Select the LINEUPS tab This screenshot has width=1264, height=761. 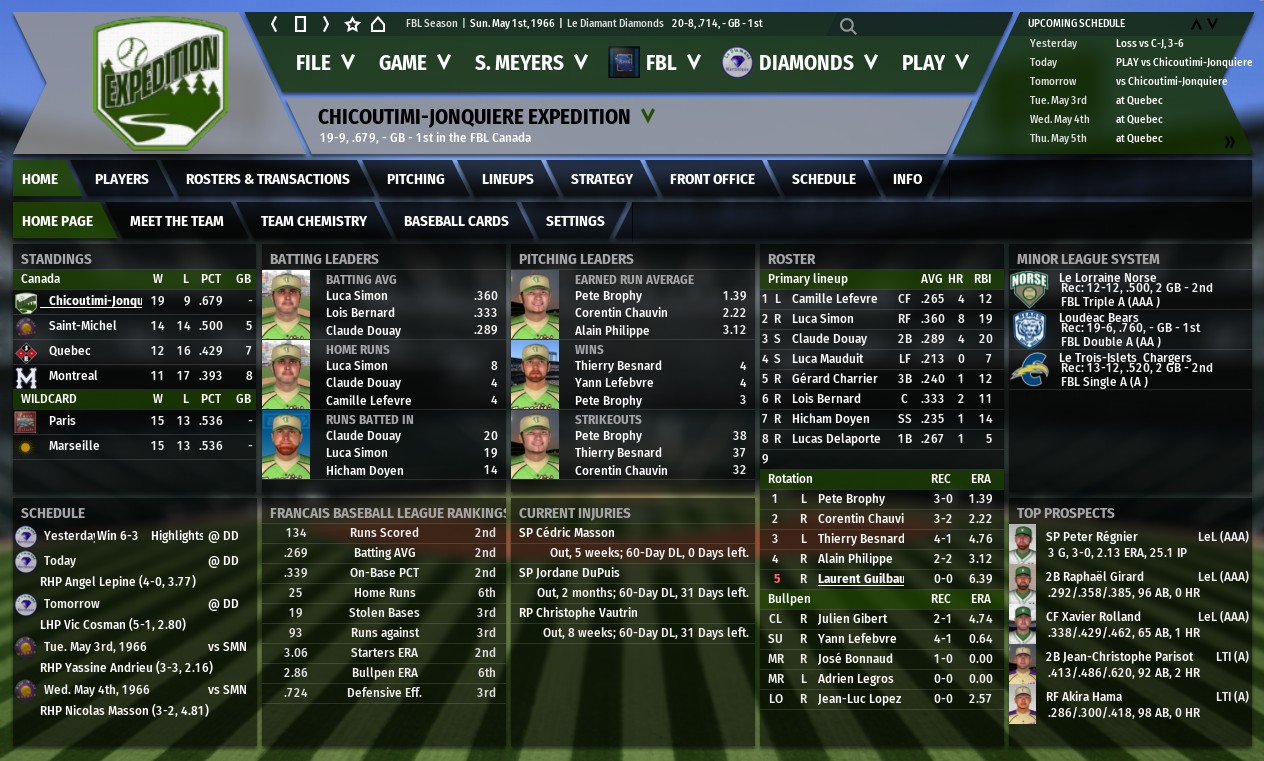pyautogui.click(x=508, y=179)
